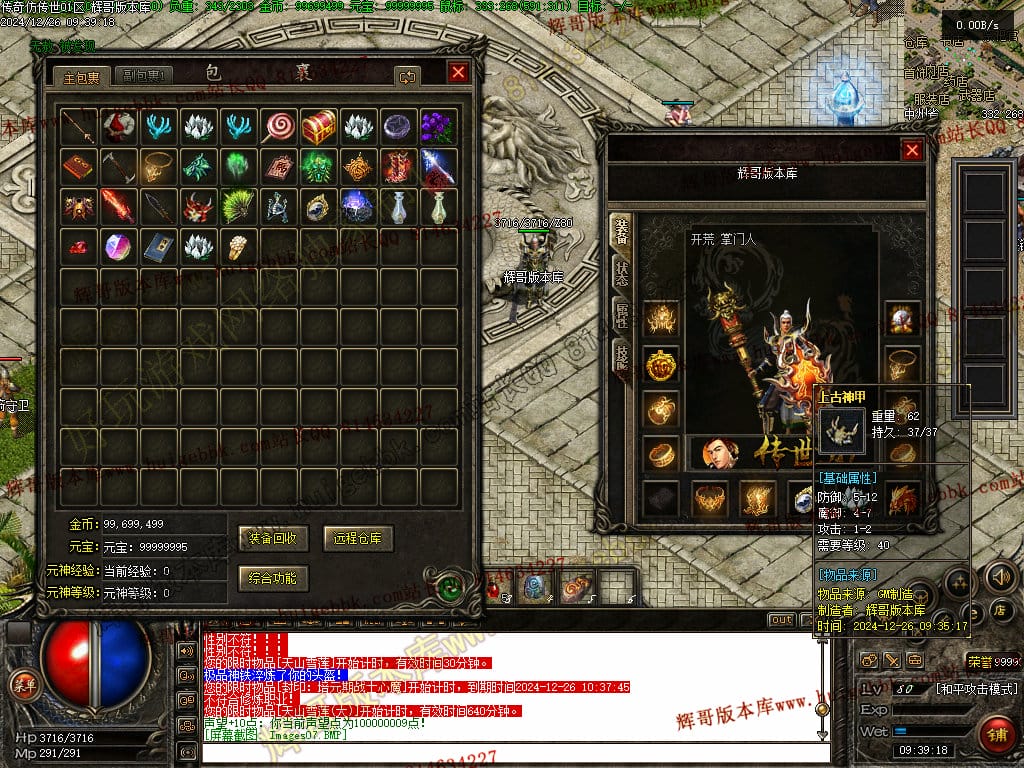Viewport: 1024px width, 768px height.
Task: Select the 主包裹 main bag tab
Action: coord(82,76)
